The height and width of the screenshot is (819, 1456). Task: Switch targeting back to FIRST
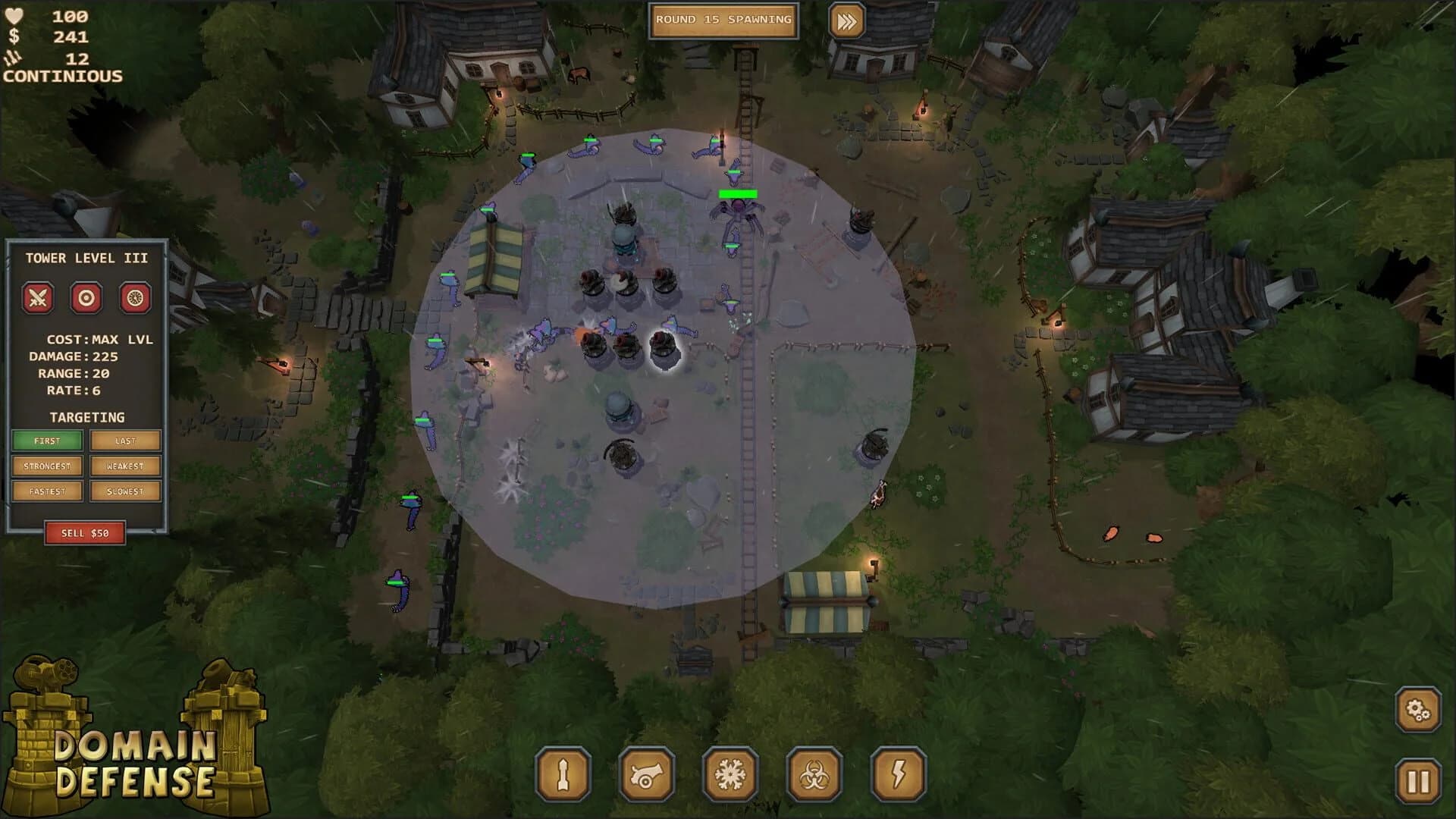tap(47, 441)
